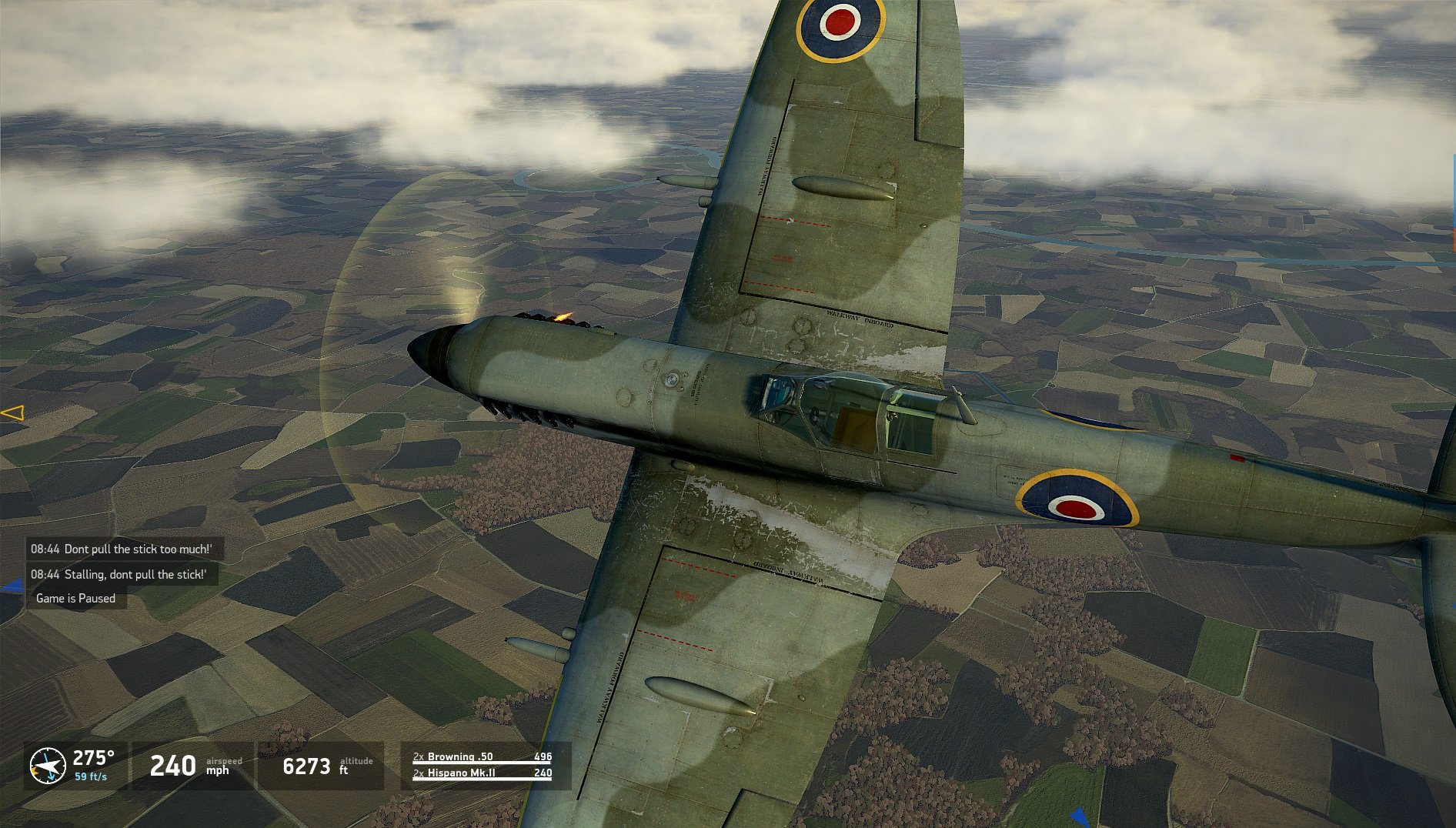
Task: Click the compass heading icon
Action: tap(48, 766)
